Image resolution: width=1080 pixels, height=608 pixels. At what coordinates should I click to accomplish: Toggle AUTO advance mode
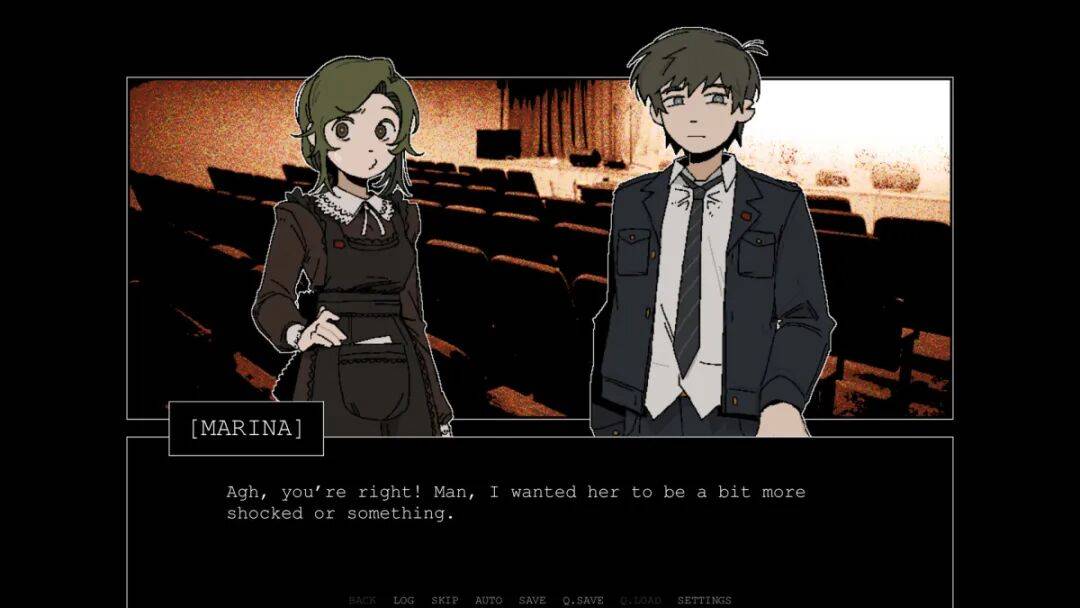tap(489, 600)
